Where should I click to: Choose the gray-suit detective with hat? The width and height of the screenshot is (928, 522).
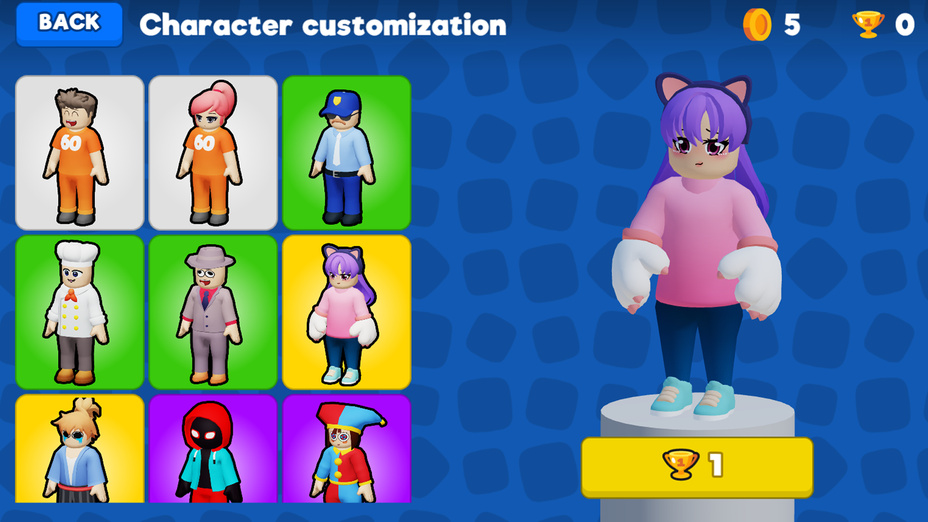tap(213, 312)
